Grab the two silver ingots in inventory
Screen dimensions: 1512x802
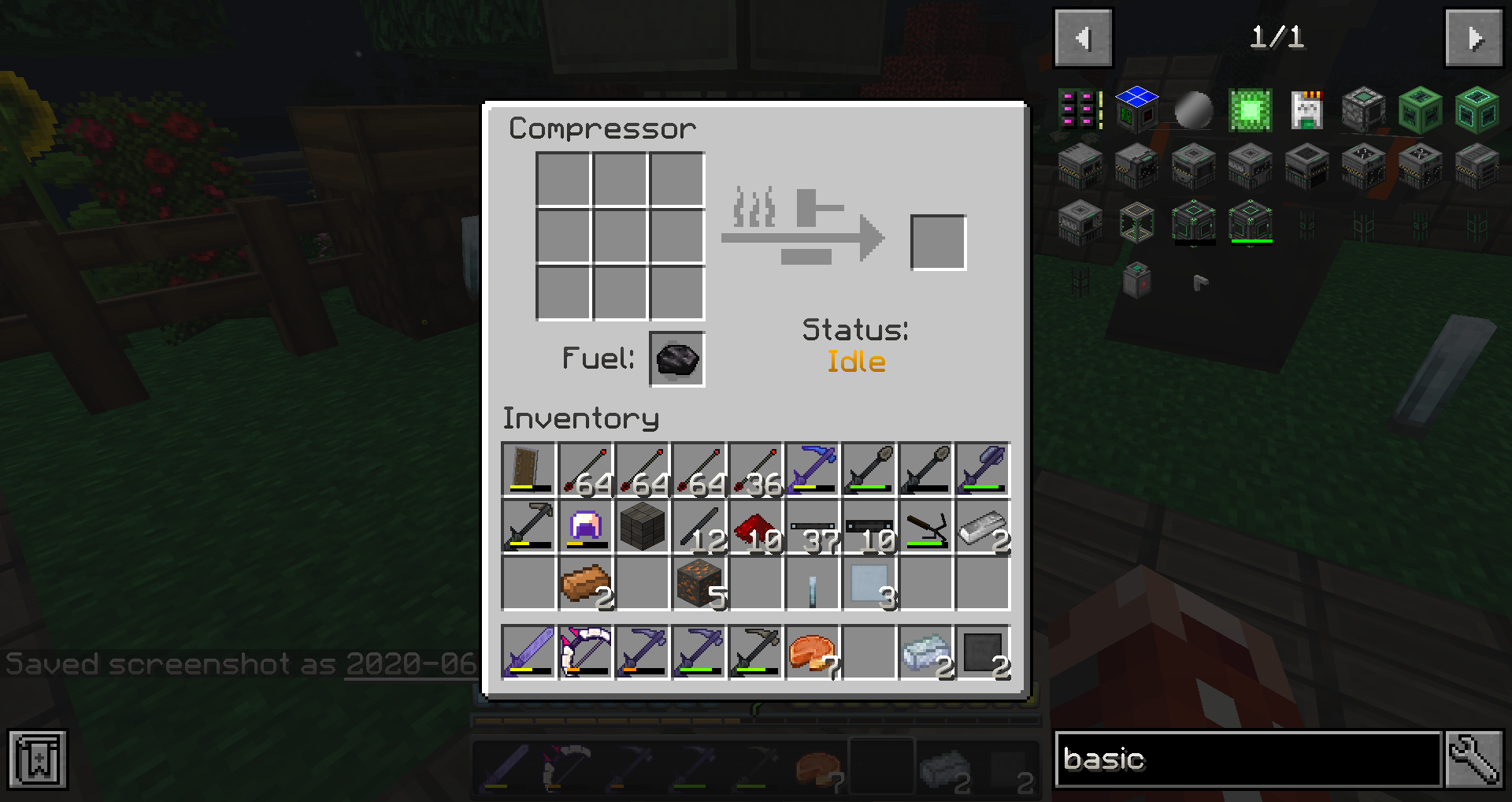point(983,527)
